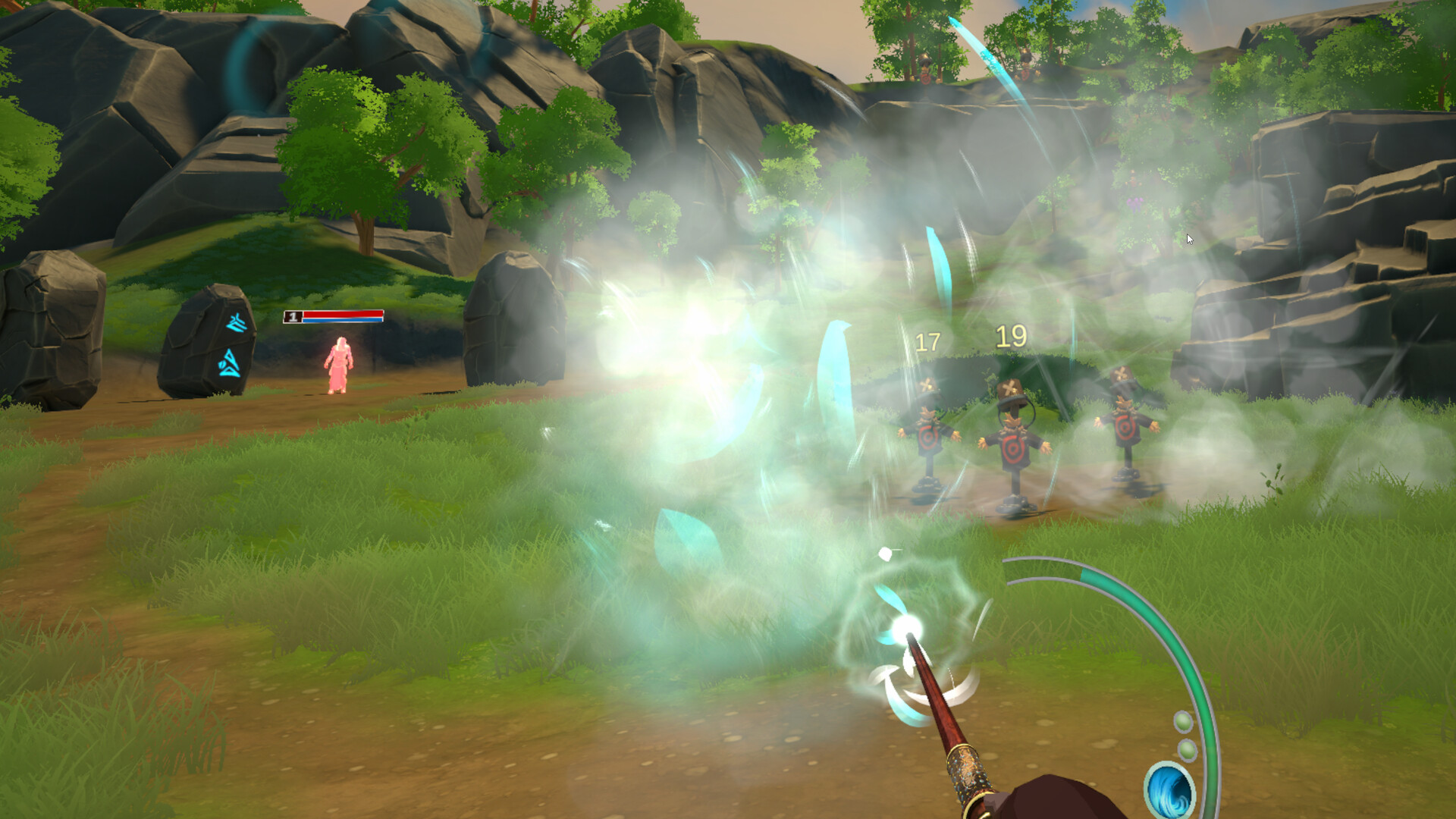Click the blue bar under the health bar
1456x819 pixels.
pyautogui.click(x=342, y=320)
